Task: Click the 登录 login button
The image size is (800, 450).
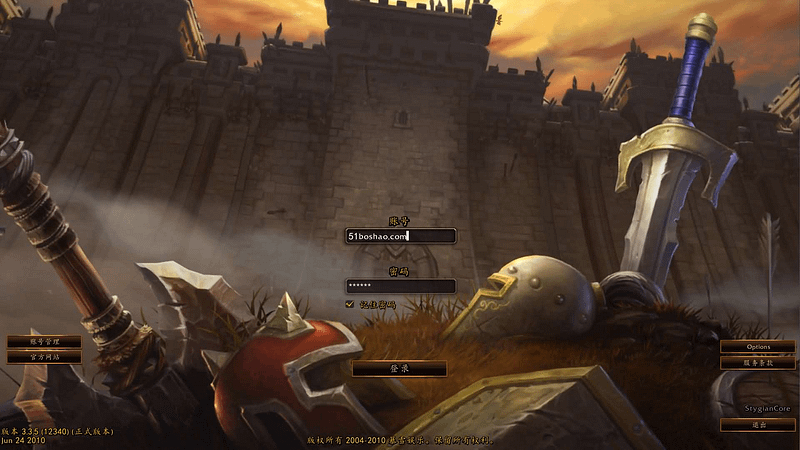Action: [399, 369]
